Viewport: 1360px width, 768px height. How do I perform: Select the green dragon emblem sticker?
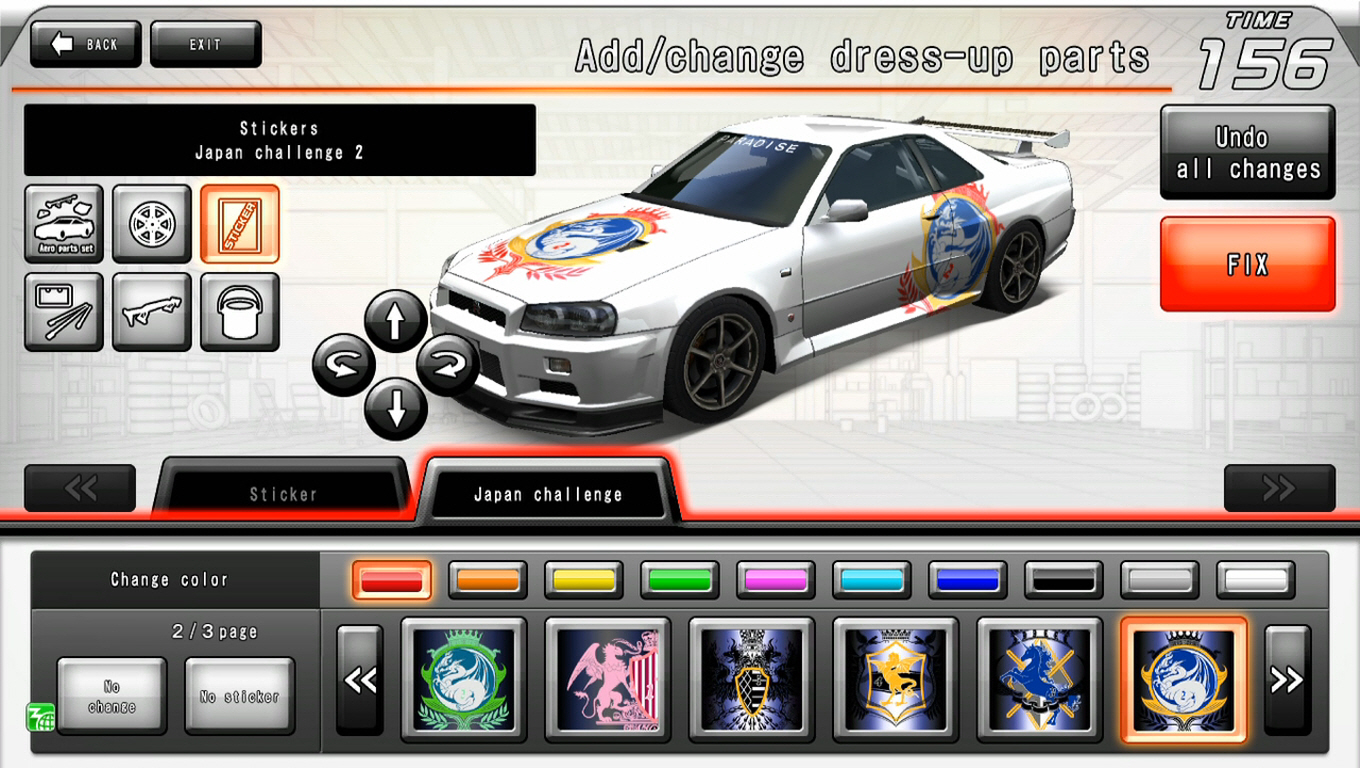(464, 681)
